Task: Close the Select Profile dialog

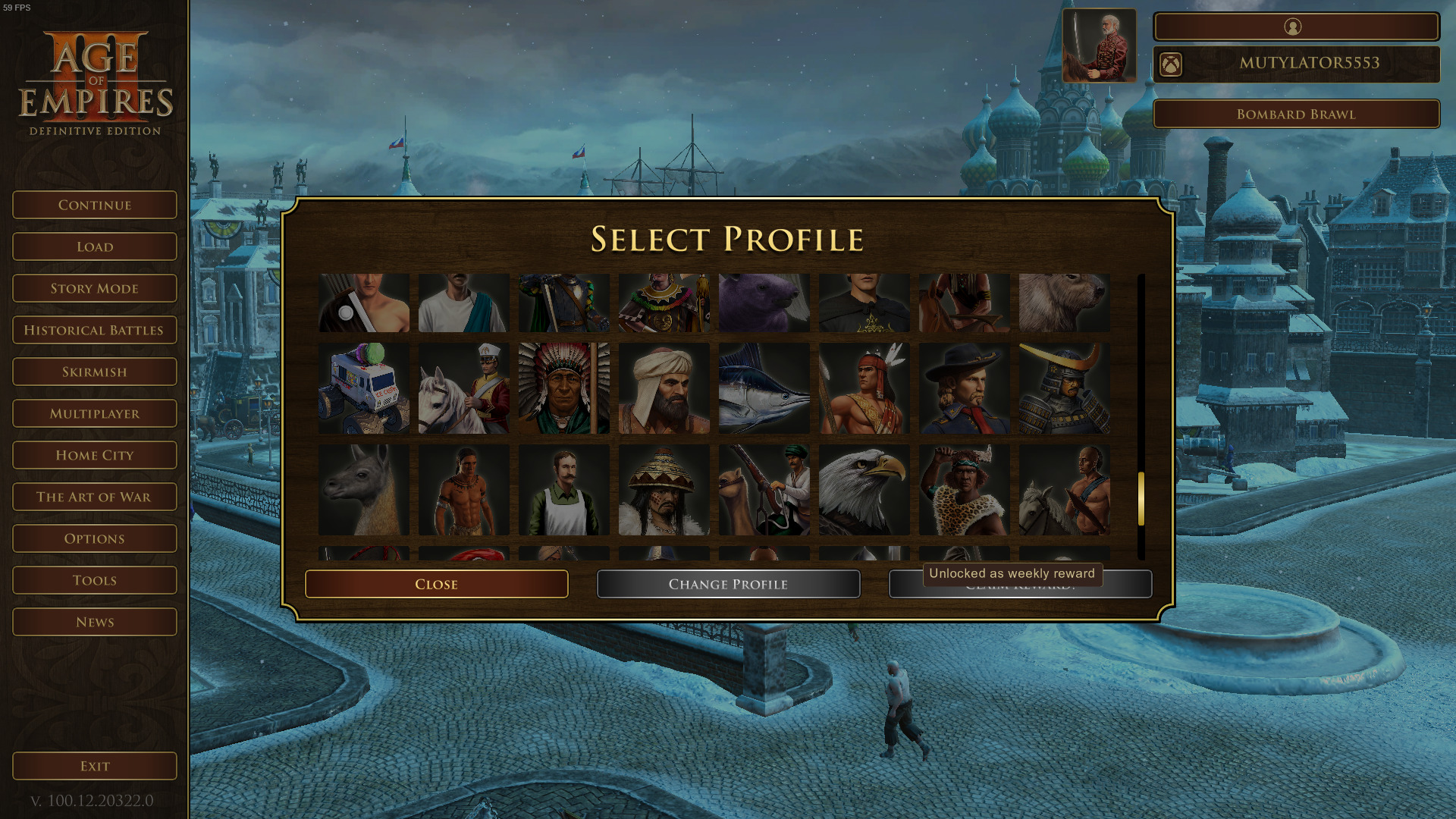Action: click(x=436, y=584)
